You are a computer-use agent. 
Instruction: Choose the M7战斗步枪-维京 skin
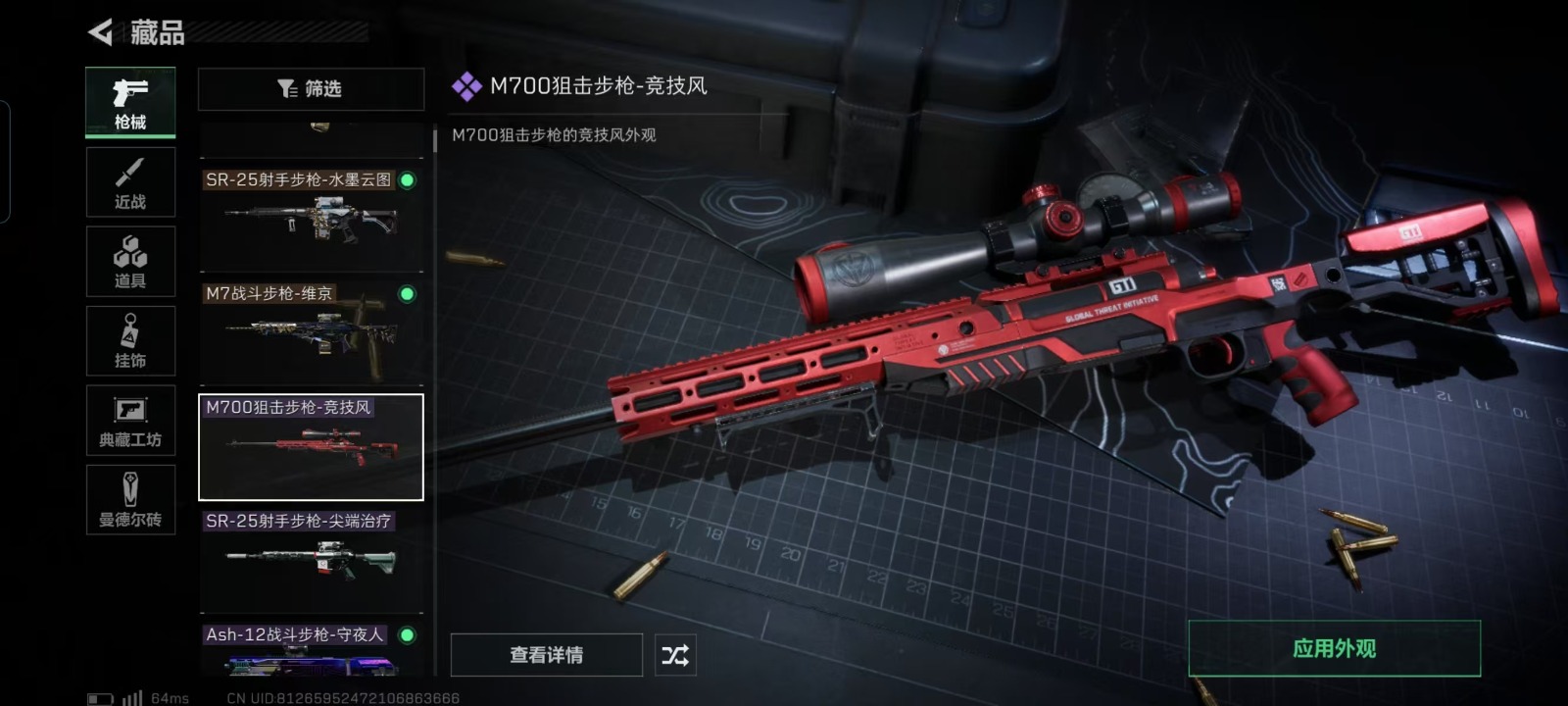coord(311,330)
